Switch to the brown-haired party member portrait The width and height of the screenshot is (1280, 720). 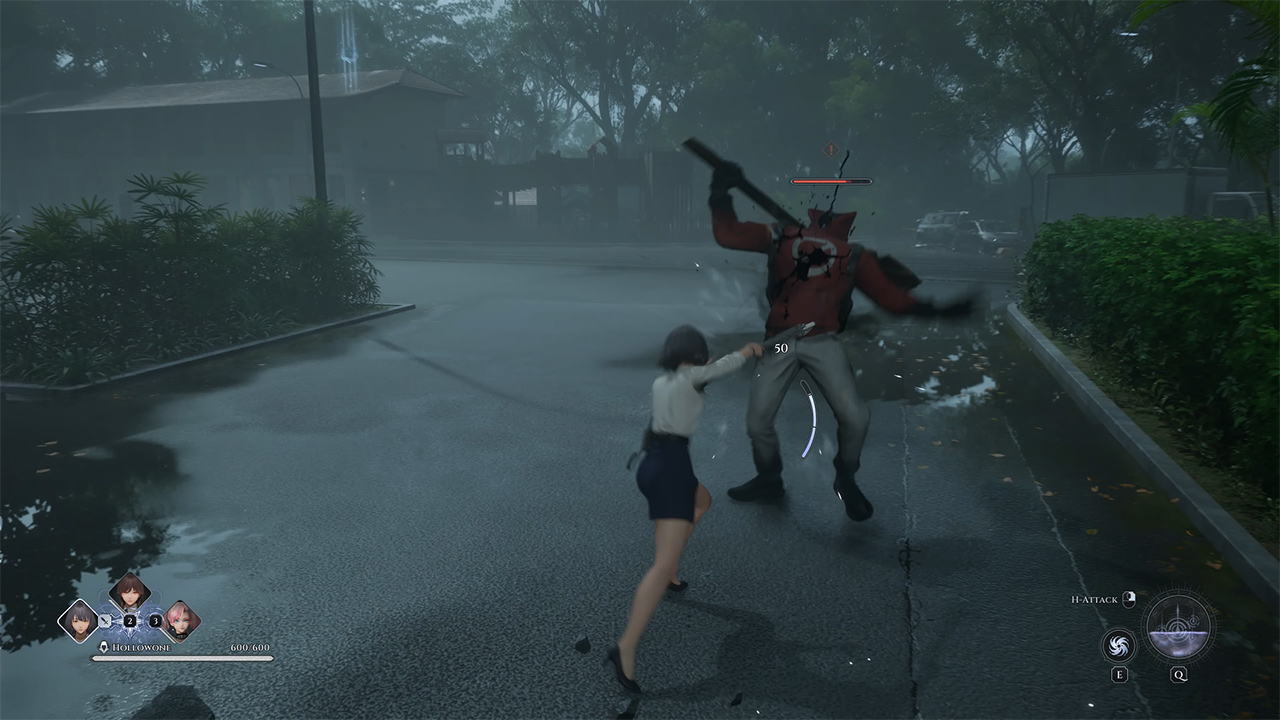[x=129, y=592]
